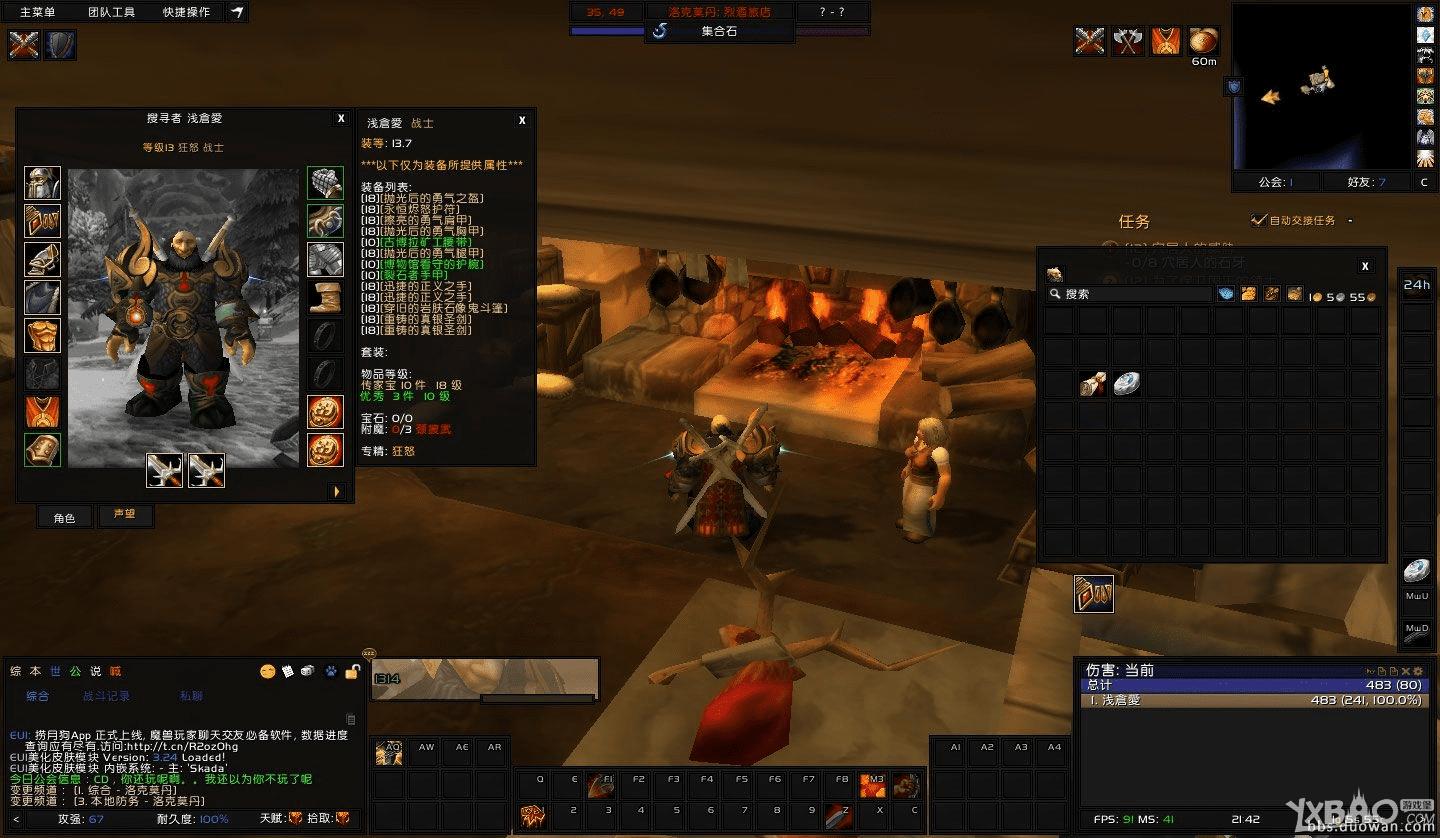This screenshot has height=838, width=1440.
Task: Toggle the 自动交接任务 auto quest checkbox
Action: coord(1259,220)
